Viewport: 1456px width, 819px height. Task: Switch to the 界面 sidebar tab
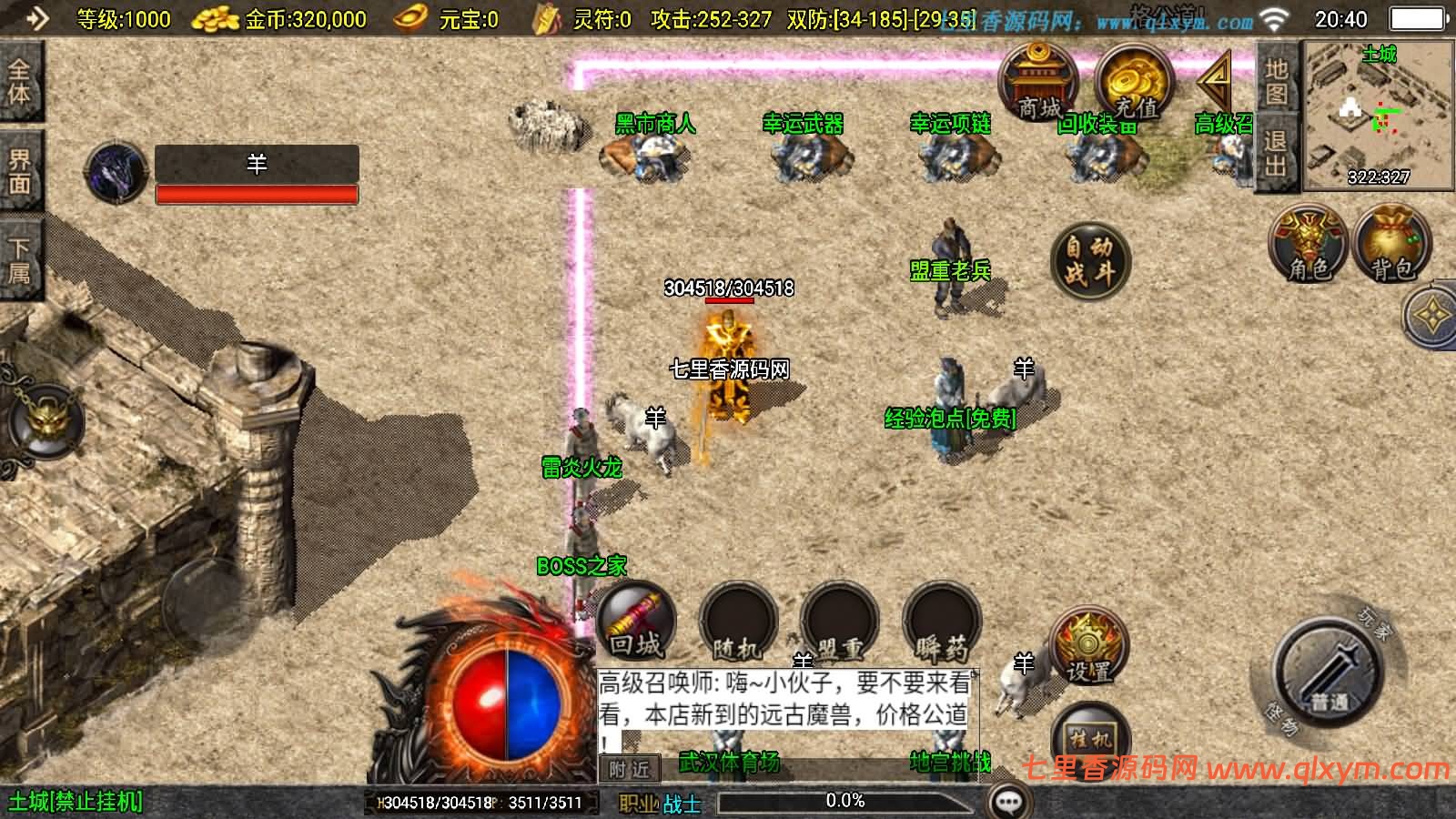click(x=23, y=161)
